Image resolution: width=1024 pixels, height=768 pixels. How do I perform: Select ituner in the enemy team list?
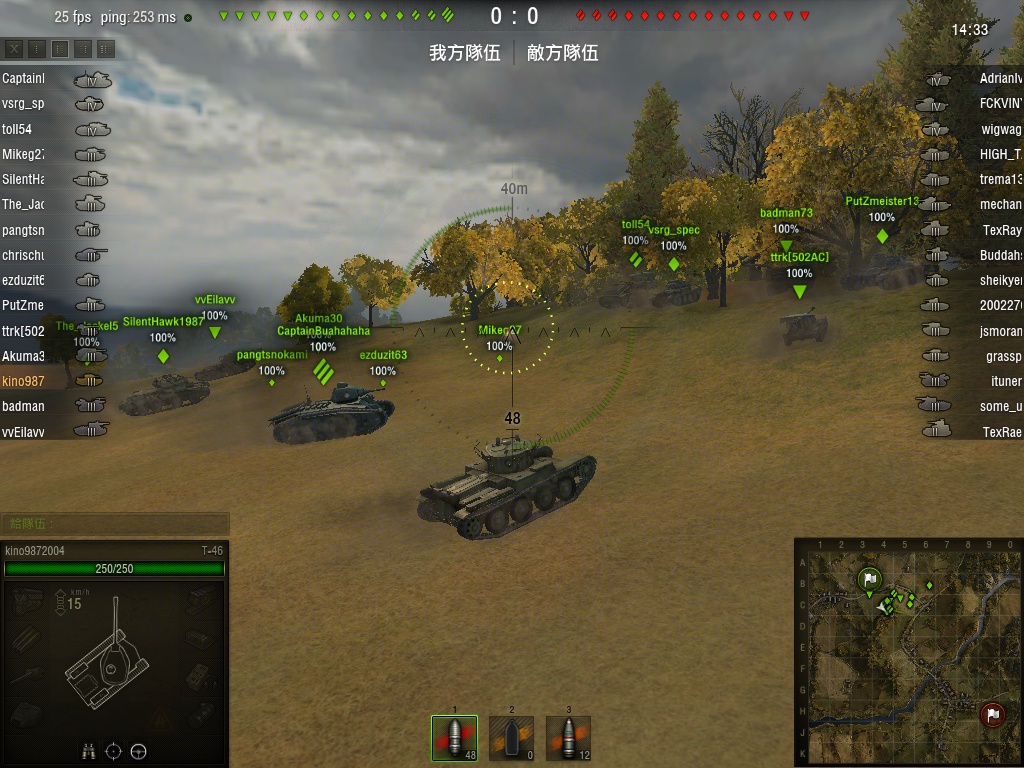click(x=970, y=381)
